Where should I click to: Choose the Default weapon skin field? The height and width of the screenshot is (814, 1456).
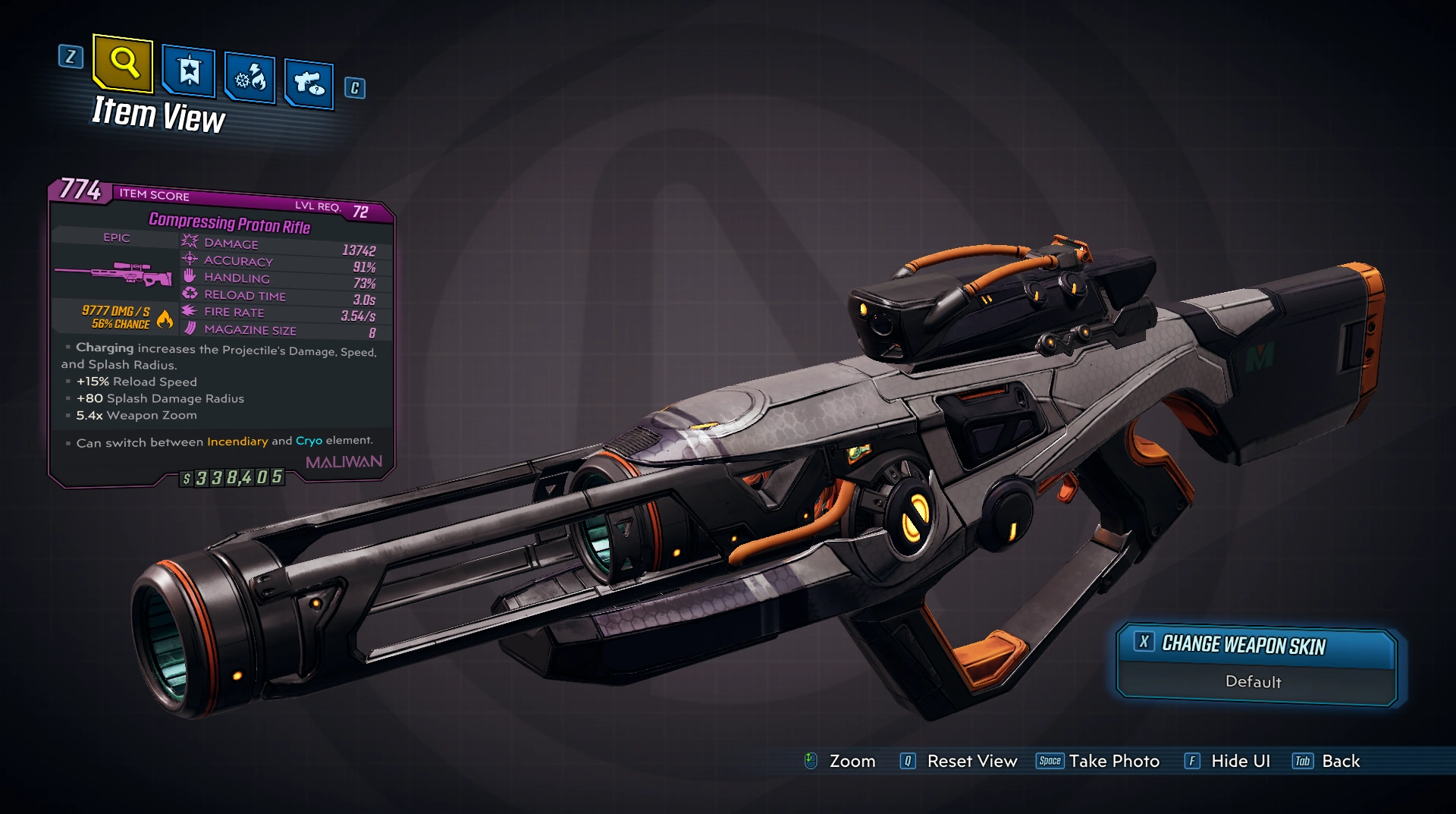1254,682
